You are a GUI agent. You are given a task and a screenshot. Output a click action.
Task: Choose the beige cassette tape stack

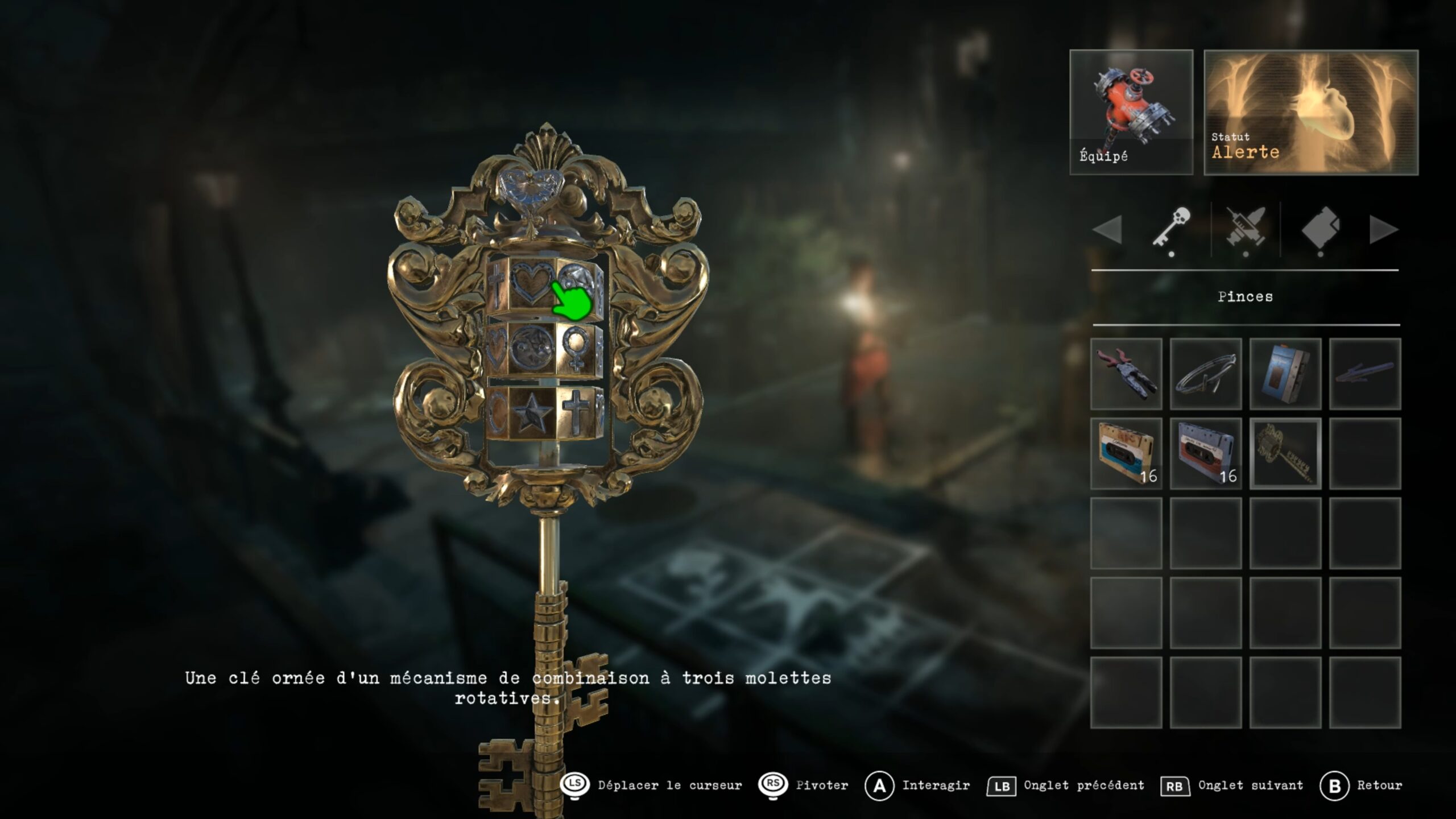[x=1126, y=453]
